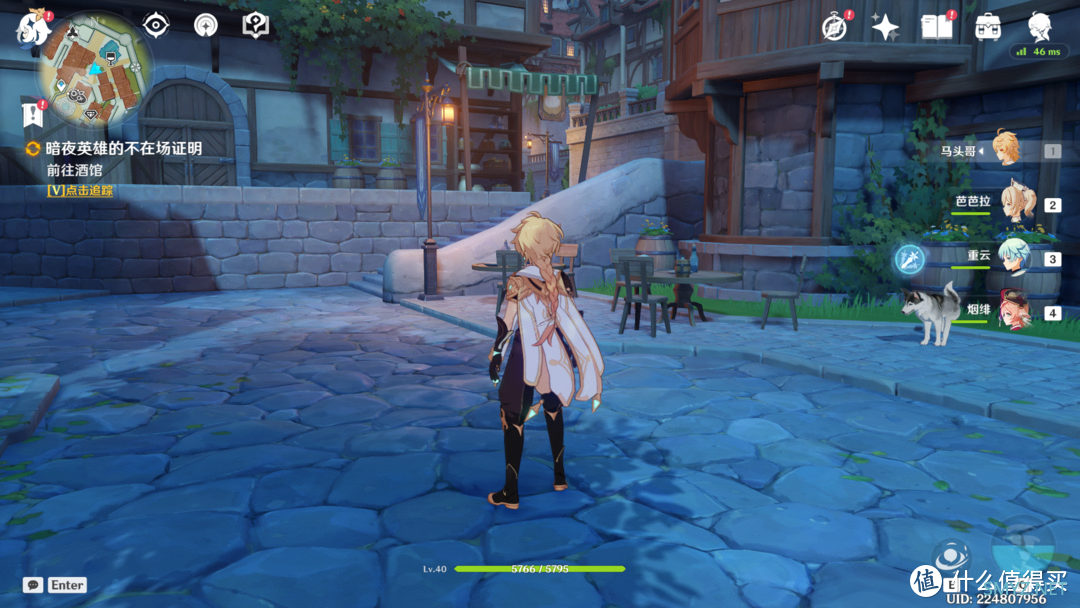
Task: Open the character screen icon
Action: coord(1041,26)
